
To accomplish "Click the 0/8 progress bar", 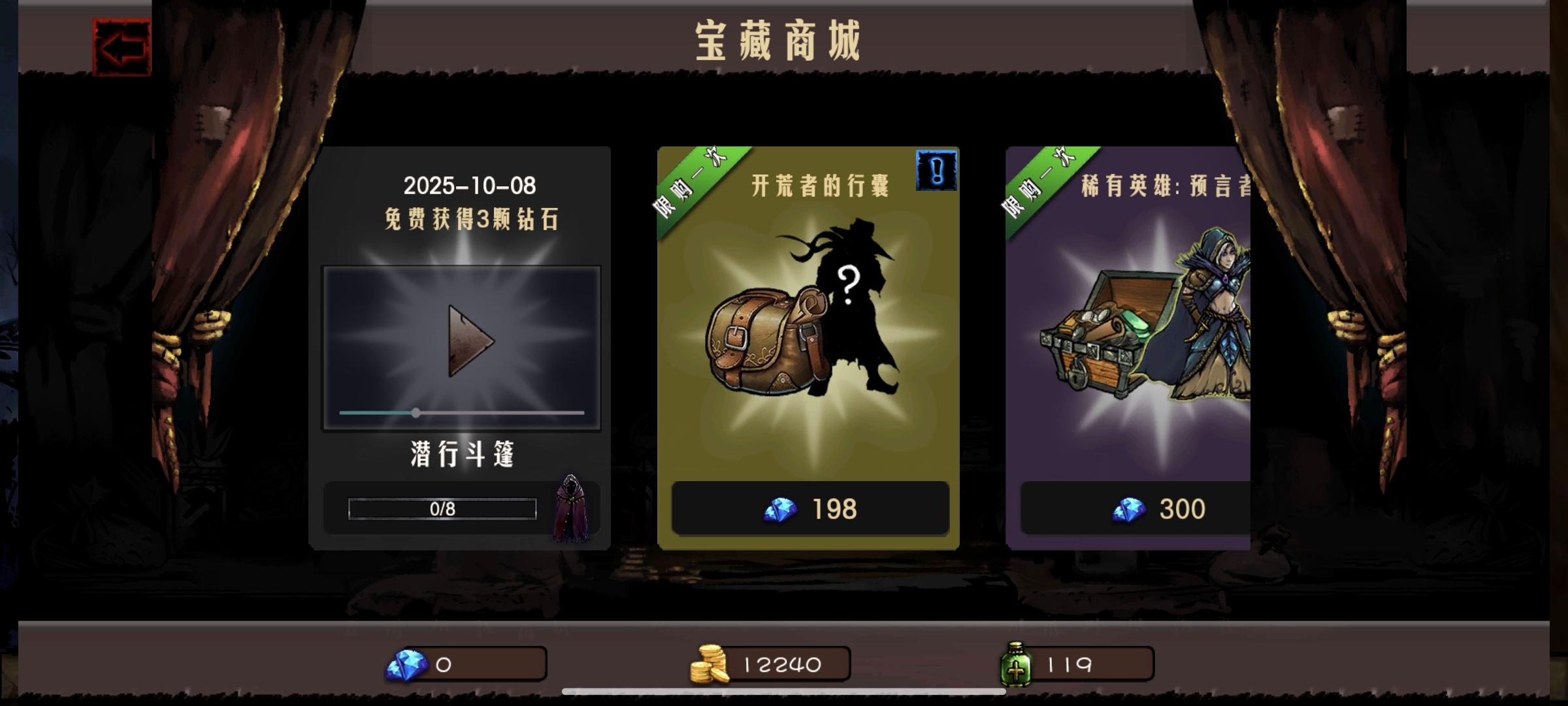I will (x=442, y=509).
